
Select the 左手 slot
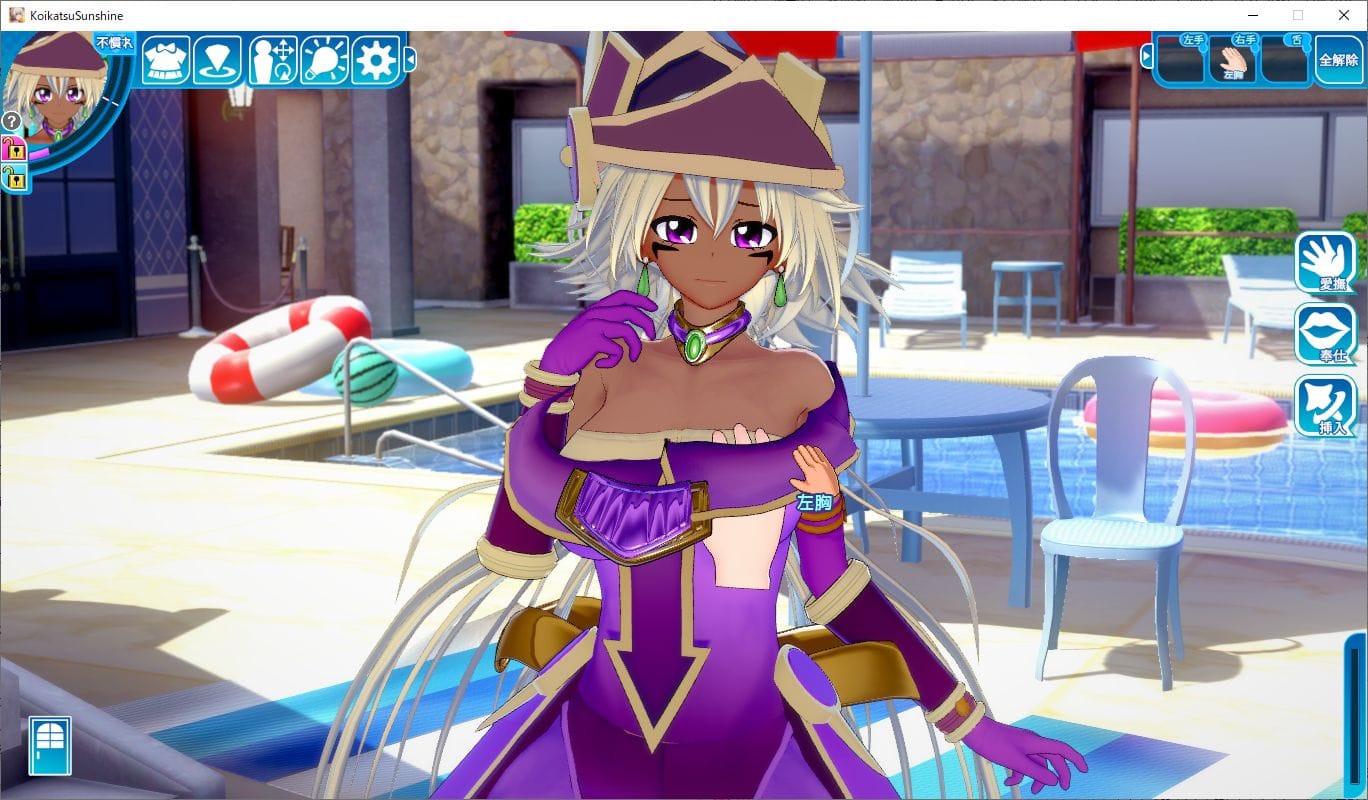point(1181,60)
